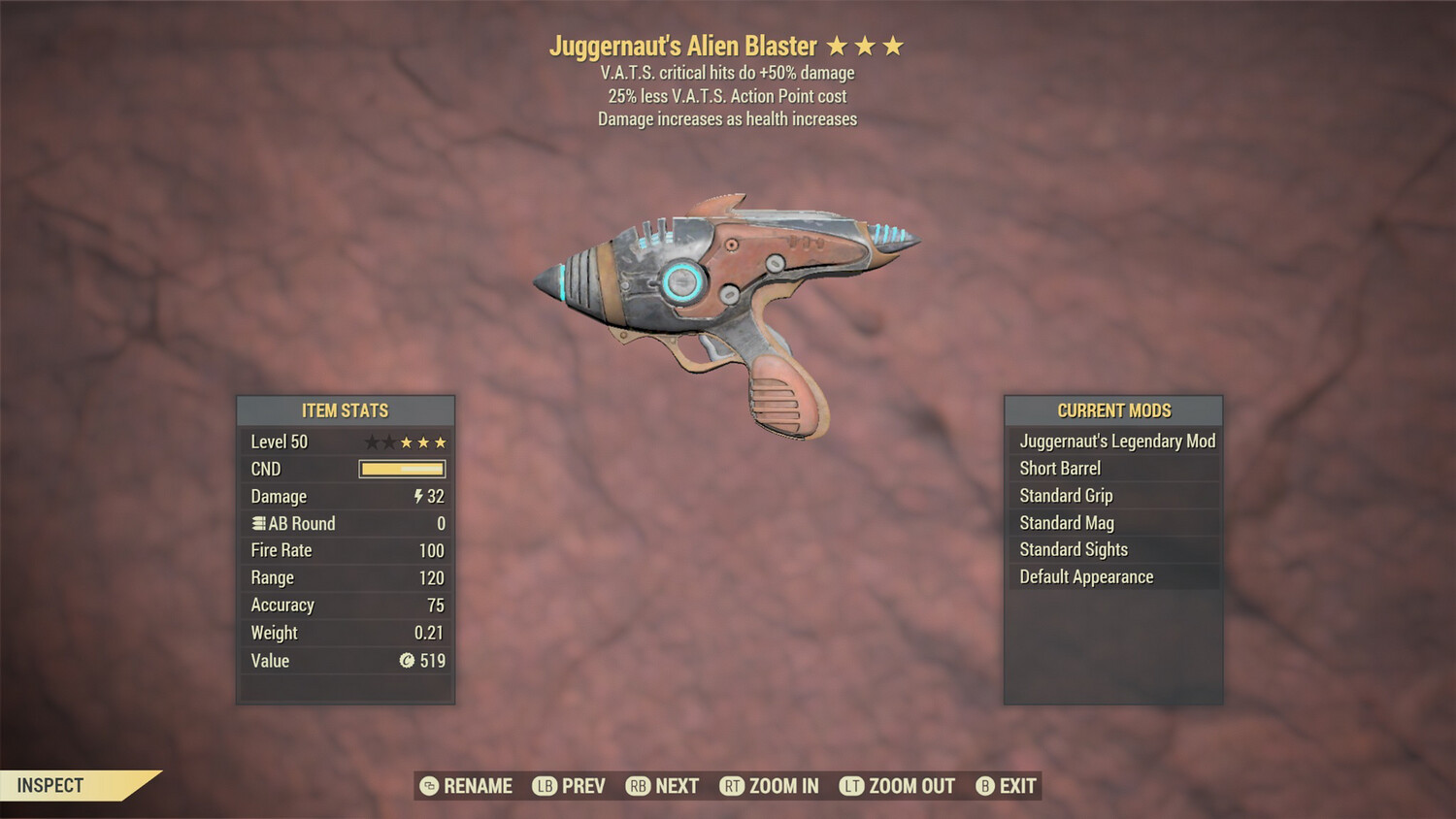The height and width of the screenshot is (819, 1456).
Task: Switch to the INSPECT tab
Action: pyautogui.click(x=49, y=786)
